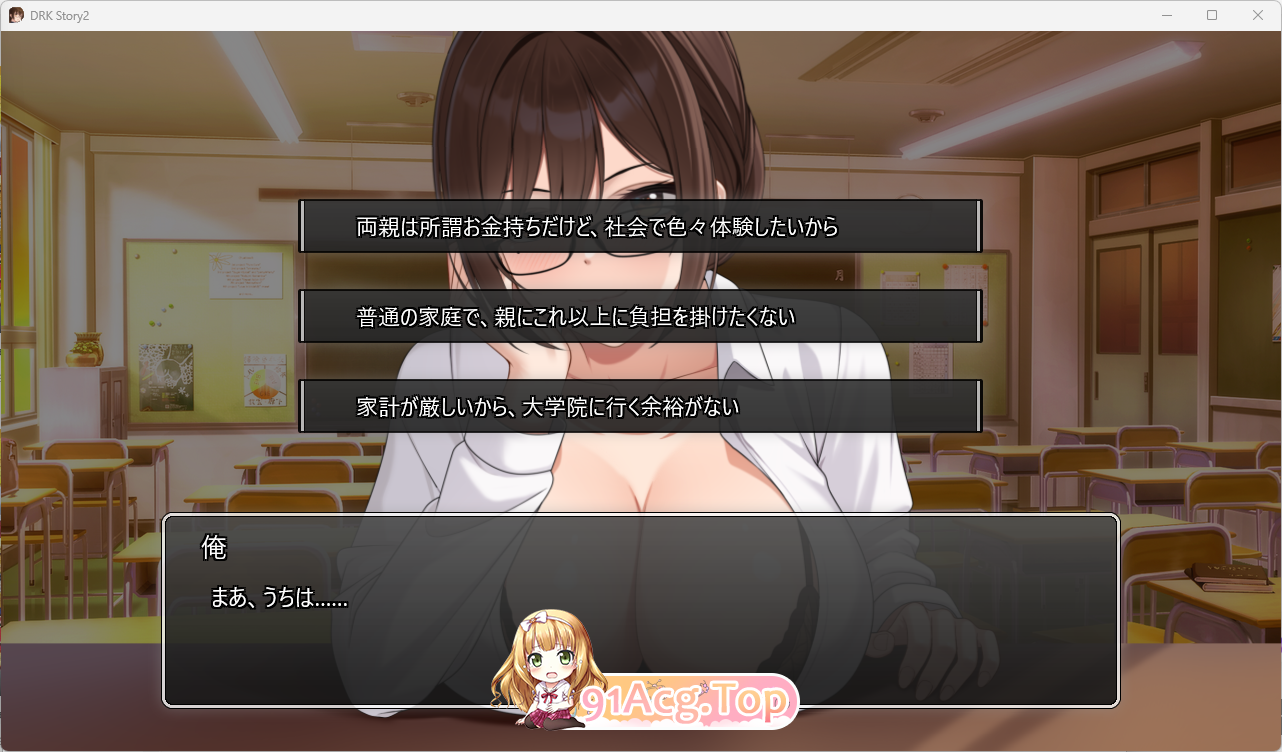Click the DRK Story2 title bar icon
Viewport: 1282px width, 752px height.
tap(15, 15)
